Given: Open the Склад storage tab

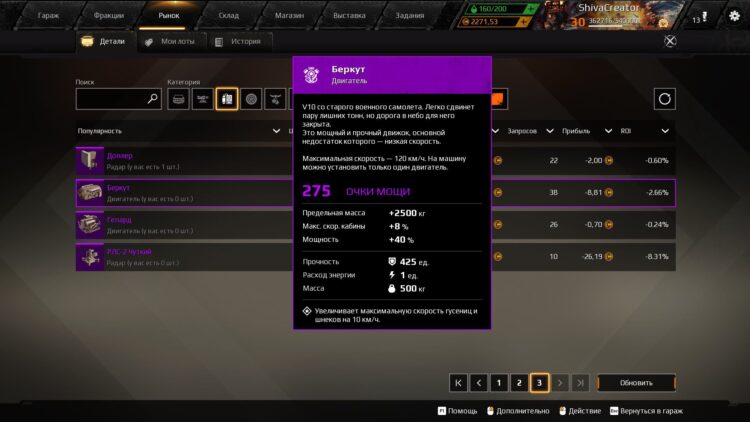Looking at the screenshot, I should tap(229, 15).
